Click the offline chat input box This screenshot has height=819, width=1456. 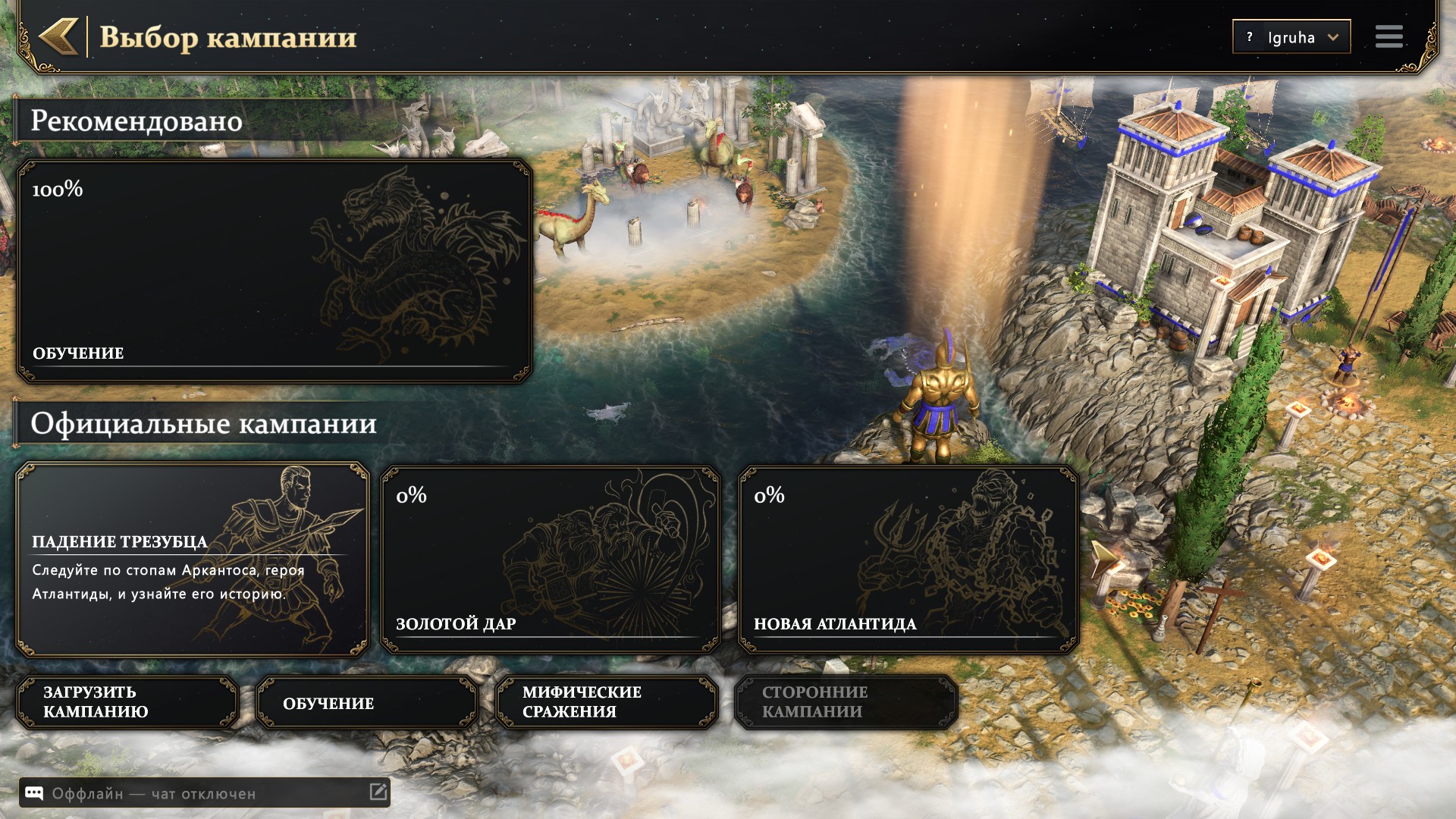[x=205, y=793]
